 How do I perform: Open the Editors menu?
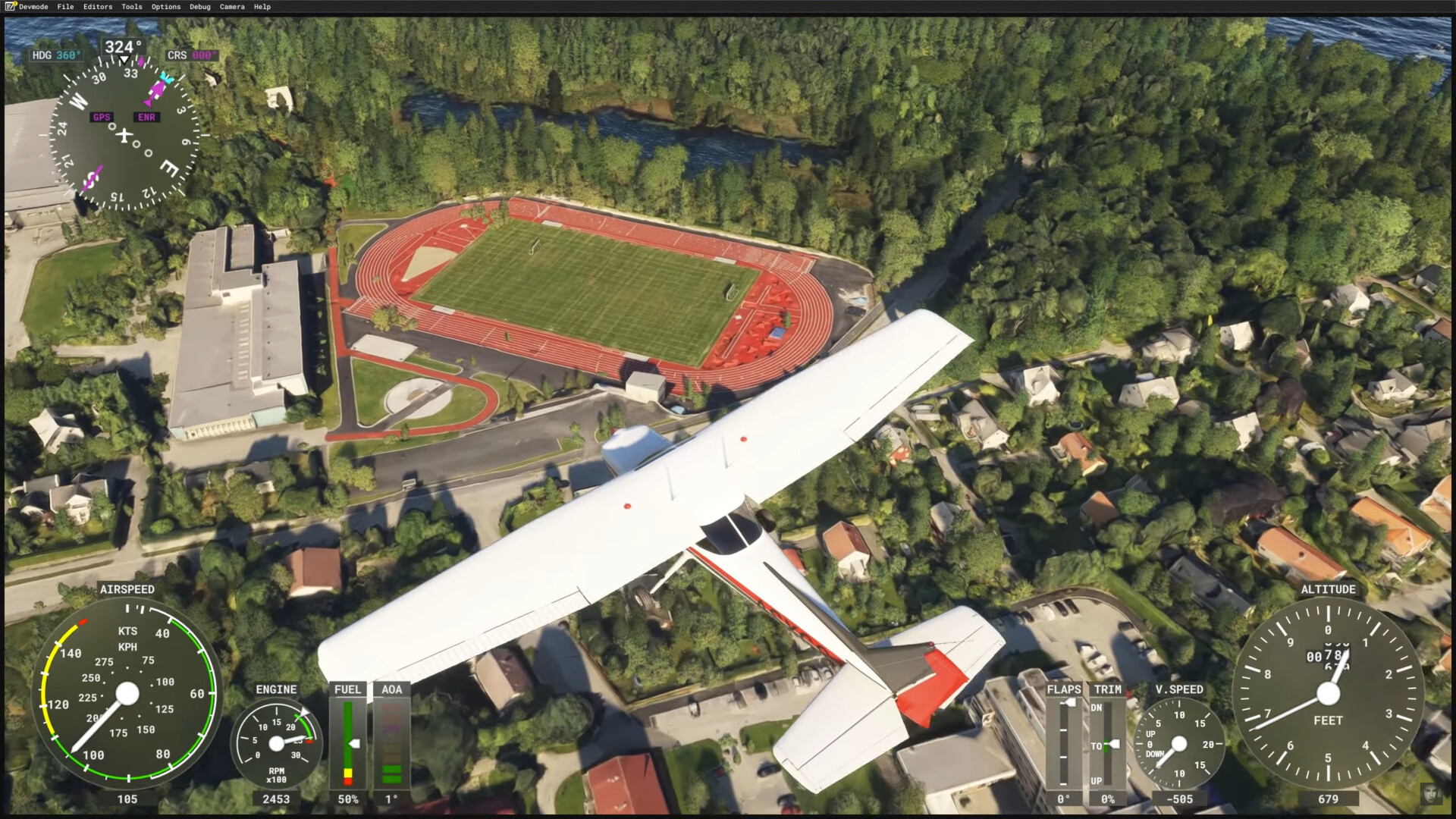[x=98, y=7]
